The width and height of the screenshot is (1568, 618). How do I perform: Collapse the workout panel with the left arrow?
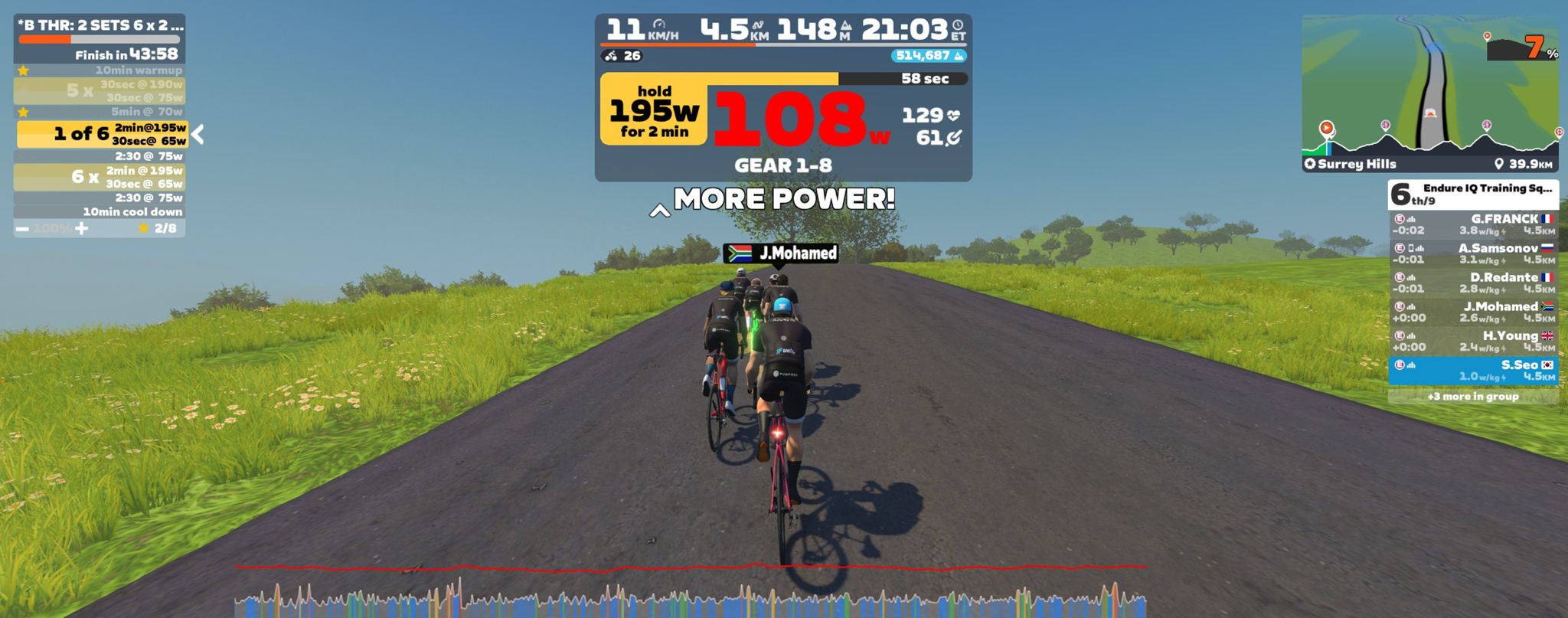[198, 135]
